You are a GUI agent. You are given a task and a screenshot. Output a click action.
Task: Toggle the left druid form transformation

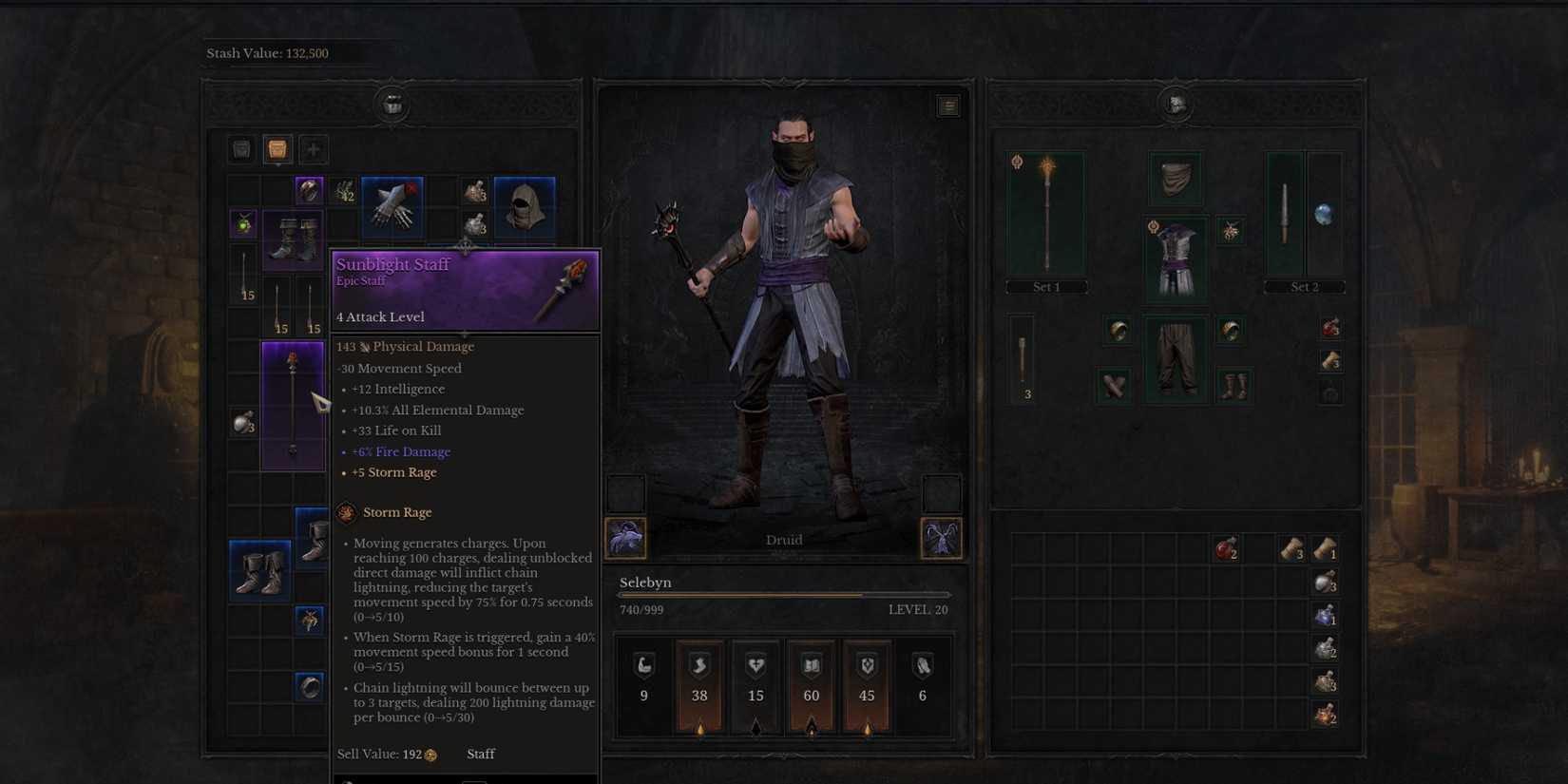[x=627, y=537]
